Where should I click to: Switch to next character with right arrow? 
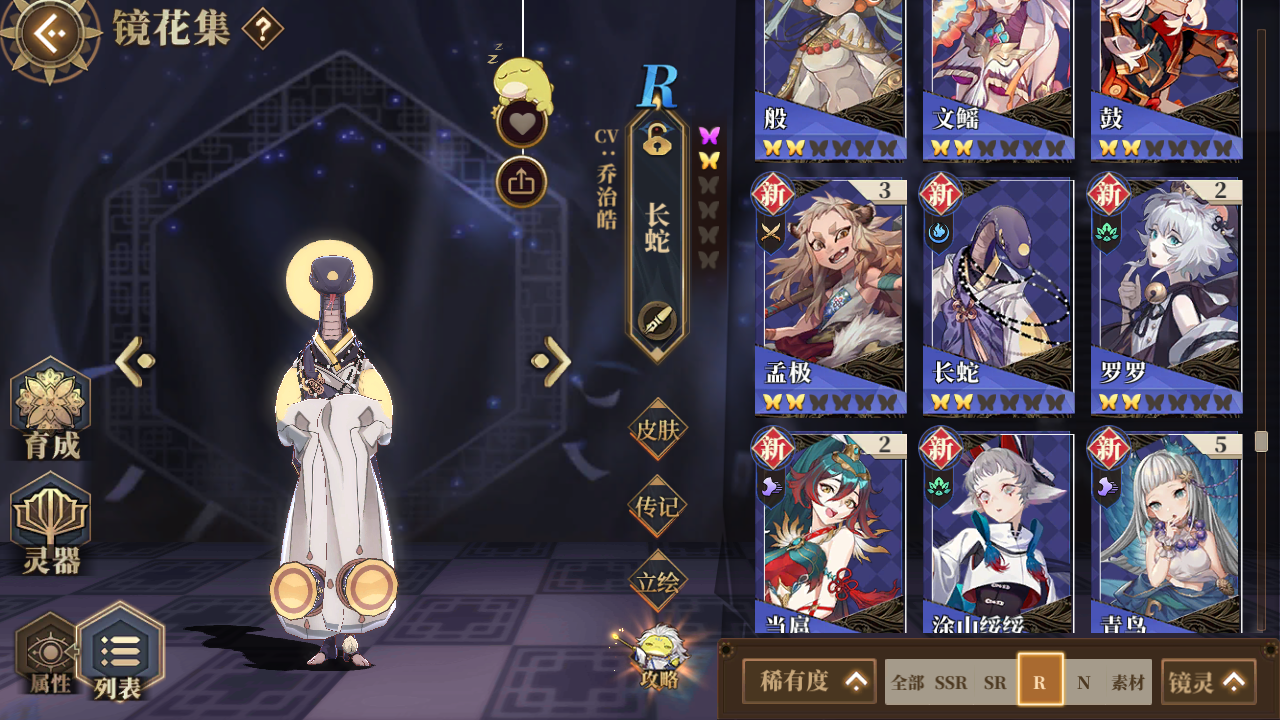[x=551, y=361]
